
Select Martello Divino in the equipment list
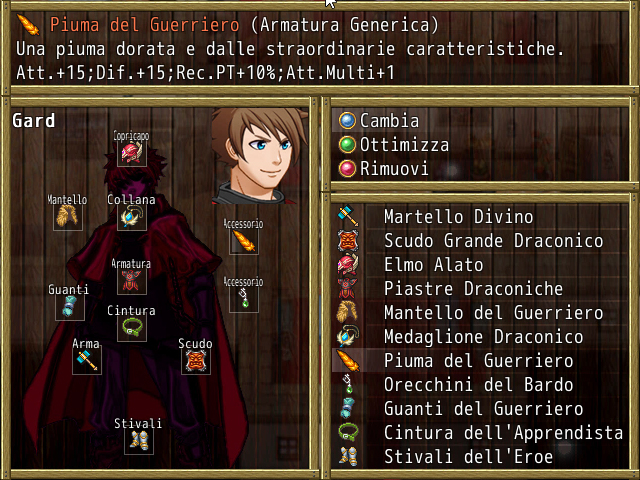[x=458, y=217]
